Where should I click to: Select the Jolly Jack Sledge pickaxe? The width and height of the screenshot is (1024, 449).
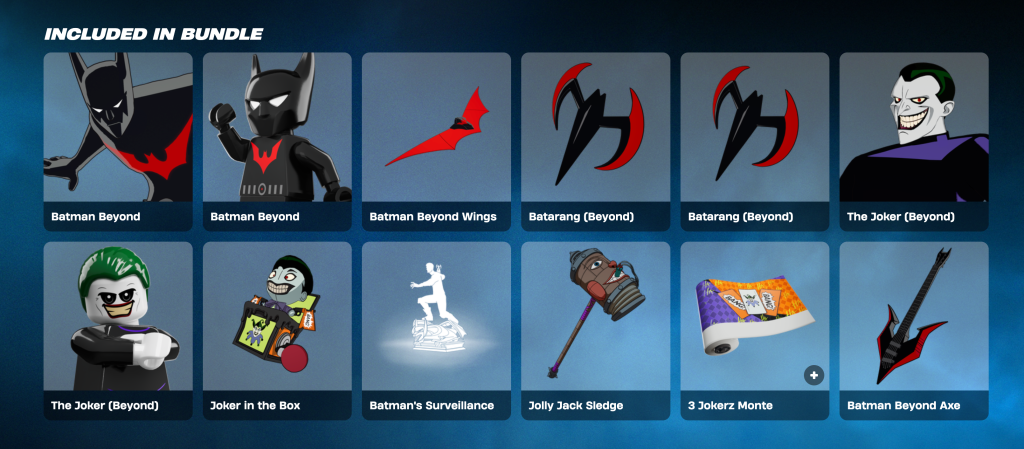point(595,330)
